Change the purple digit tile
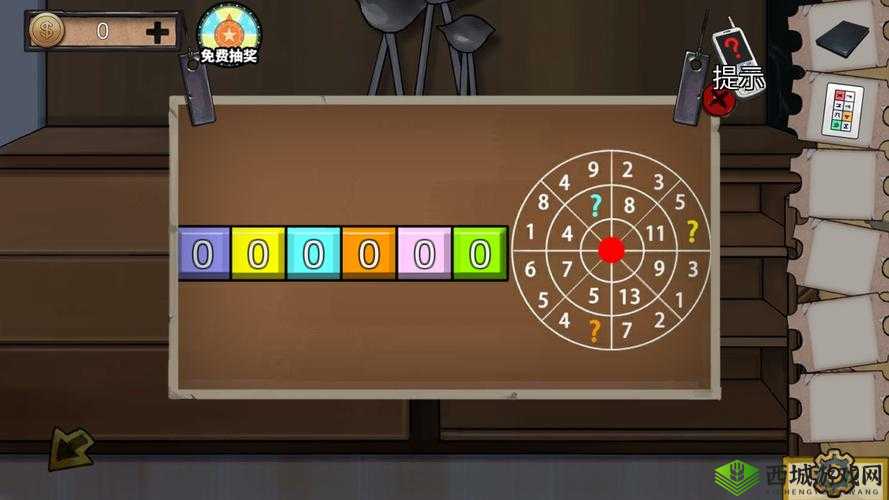 pos(203,254)
